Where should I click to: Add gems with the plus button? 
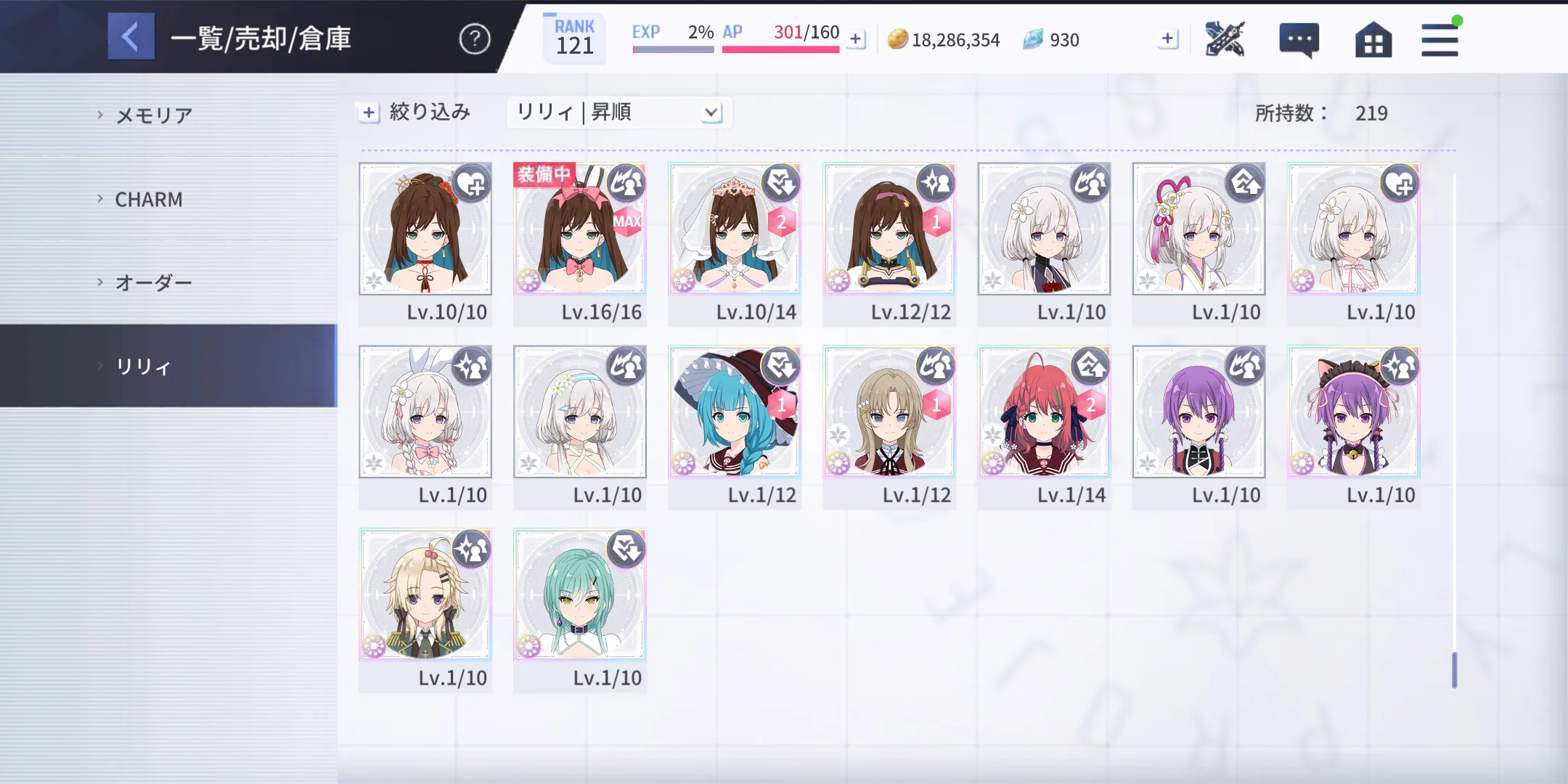tap(1167, 39)
